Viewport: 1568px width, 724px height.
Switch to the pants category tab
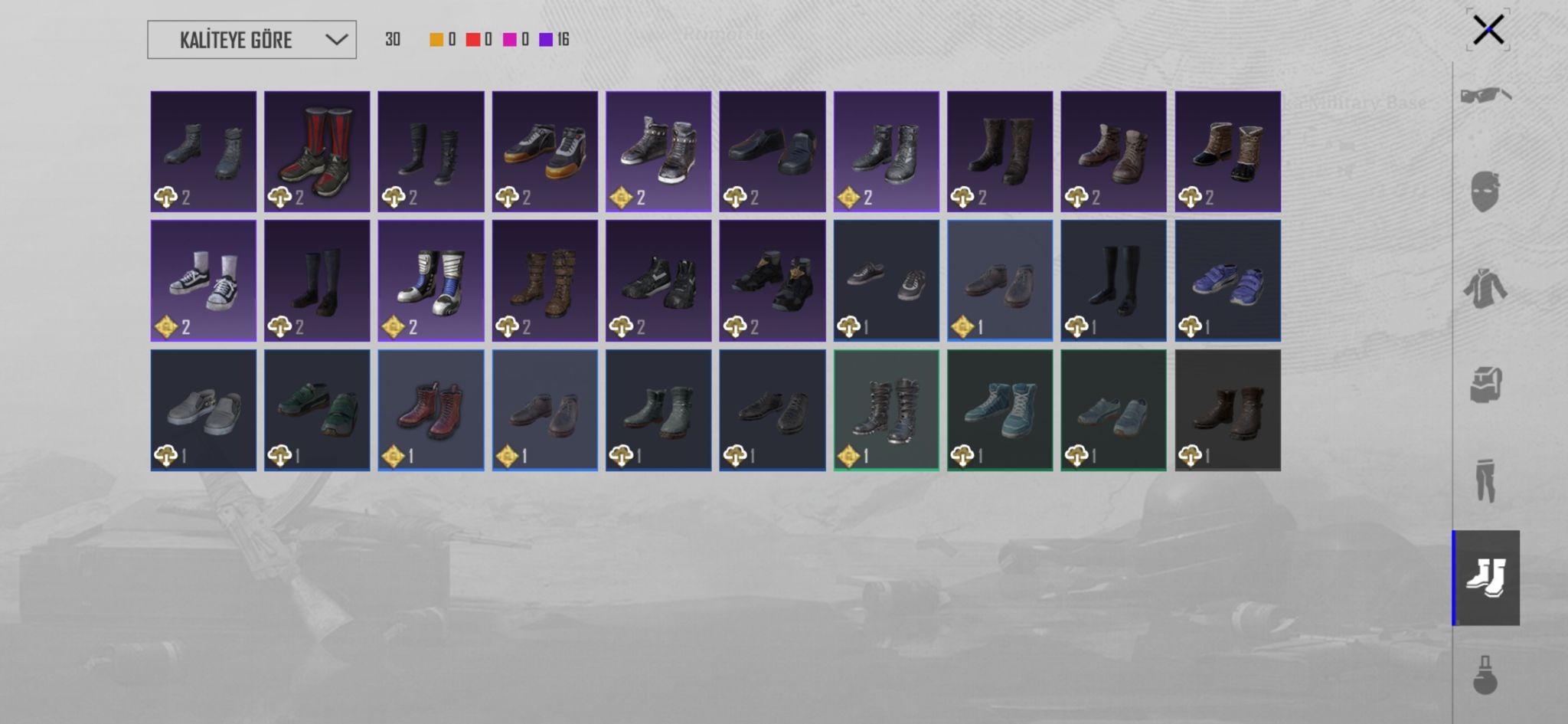1485,480
